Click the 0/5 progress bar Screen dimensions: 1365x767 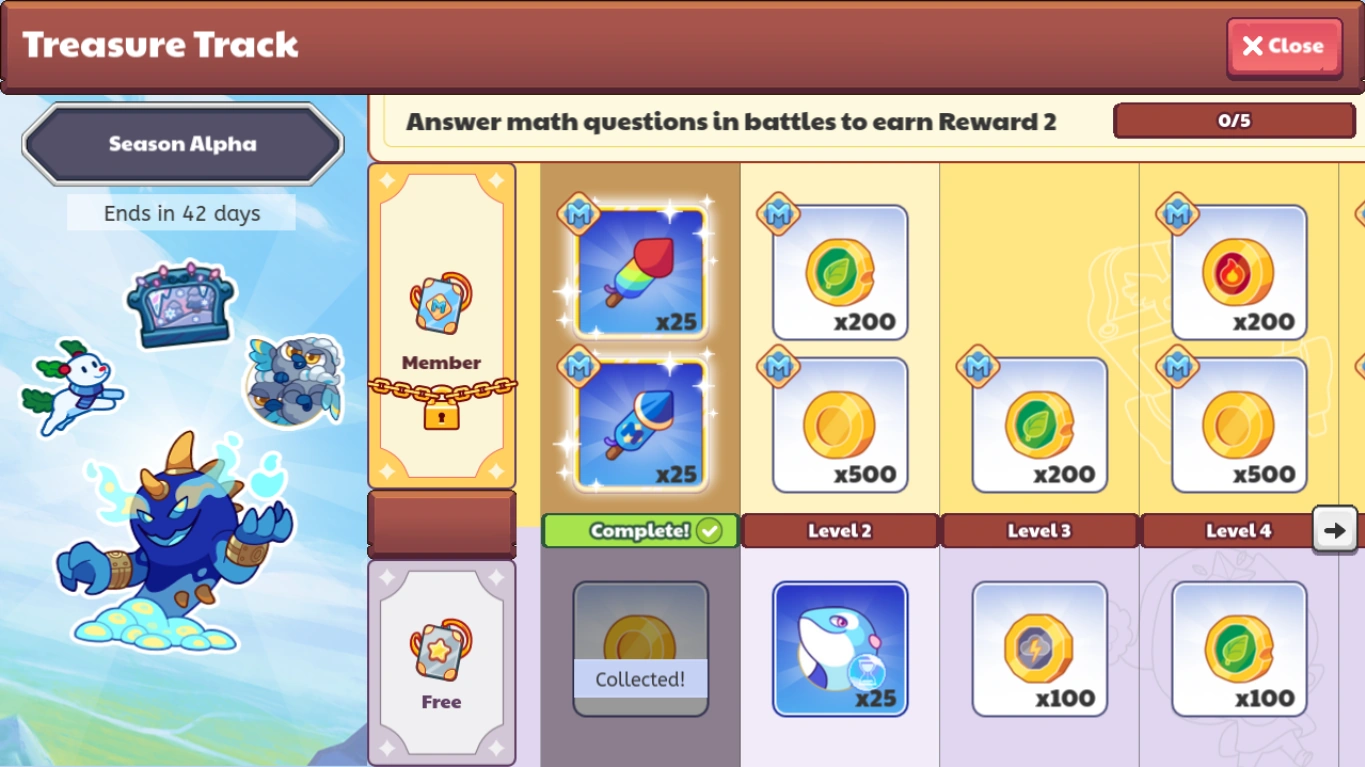point(1234,120)
